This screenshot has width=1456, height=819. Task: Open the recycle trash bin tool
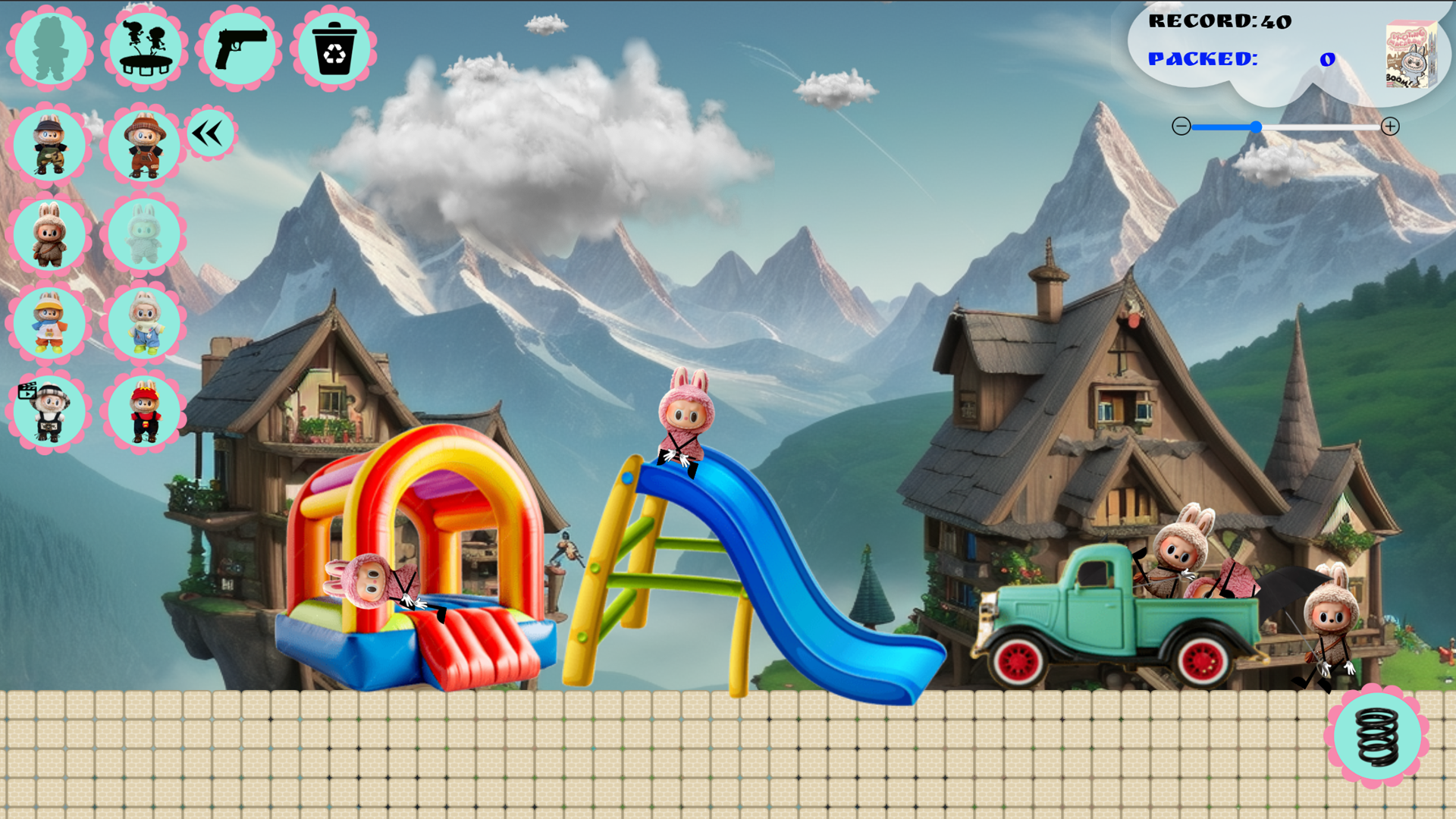(x=334, y=48)
